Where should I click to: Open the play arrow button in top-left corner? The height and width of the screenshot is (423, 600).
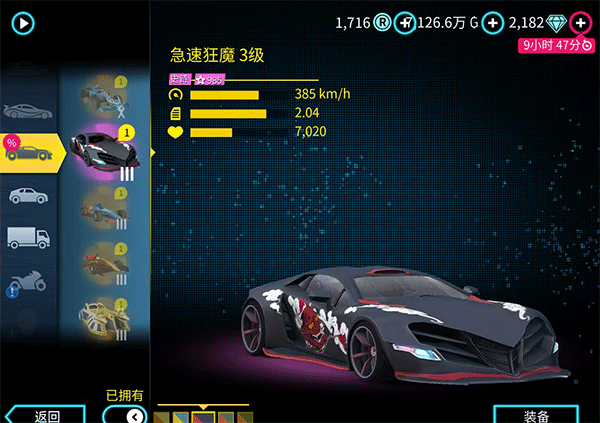tap(22, 21)
